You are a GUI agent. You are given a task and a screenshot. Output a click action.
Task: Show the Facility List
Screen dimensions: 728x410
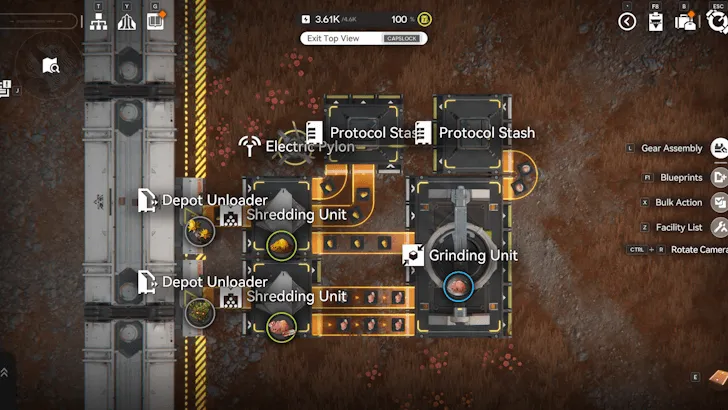coord(718,228)
